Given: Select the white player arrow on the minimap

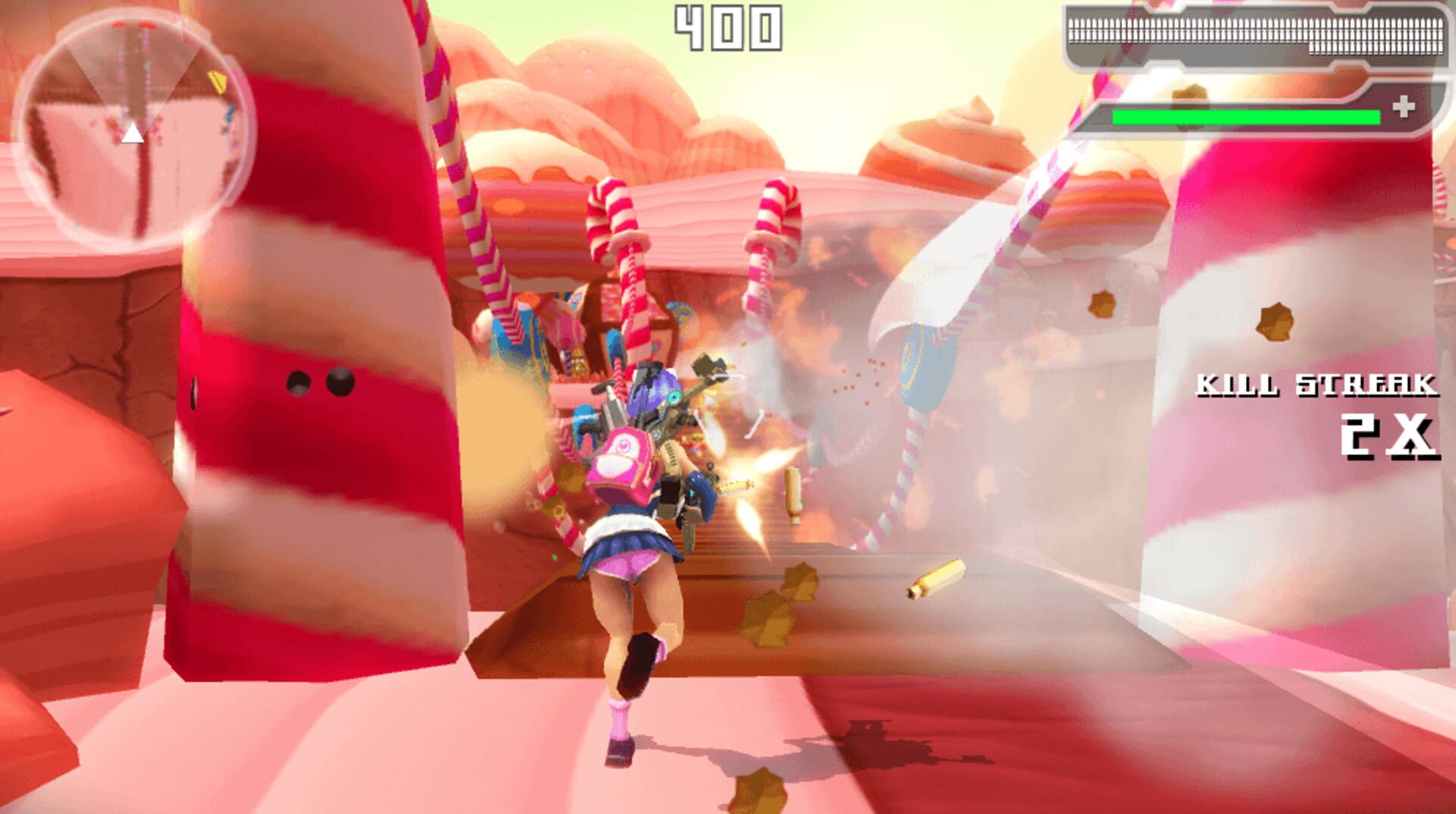Looking at the screenshot, I should 133,134.
